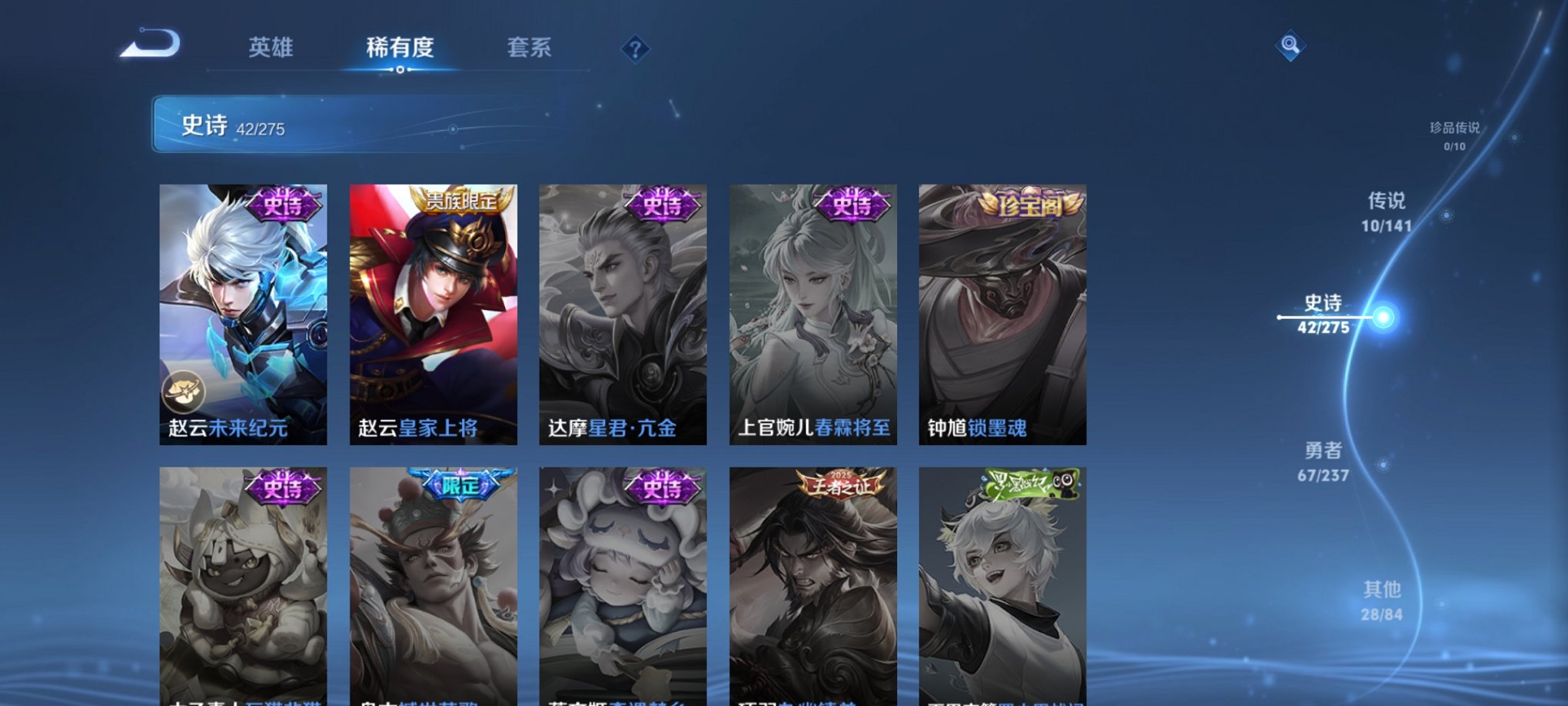This screenshot has height=706, width=1568.
Task: Select the 稀有度 tab
Action: tap(399, 48)
